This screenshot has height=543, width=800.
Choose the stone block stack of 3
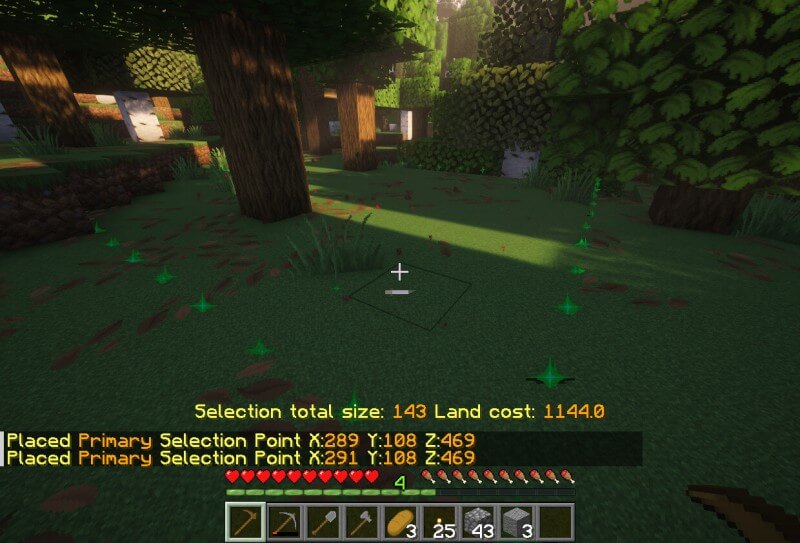pyautogui.click(x=517, y=522)
